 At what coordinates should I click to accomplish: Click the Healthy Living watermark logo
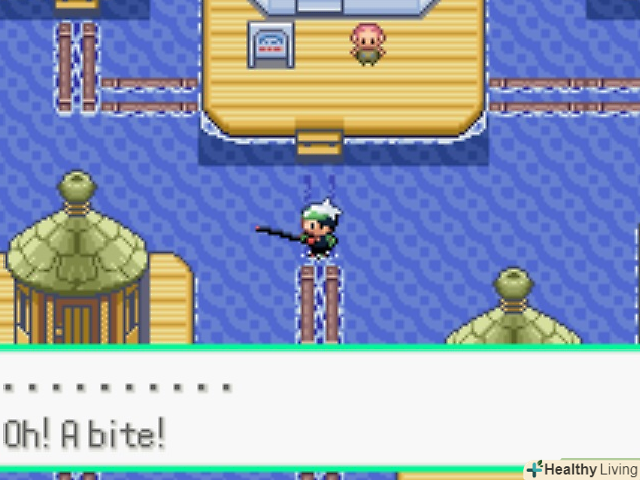pos(582,470)
